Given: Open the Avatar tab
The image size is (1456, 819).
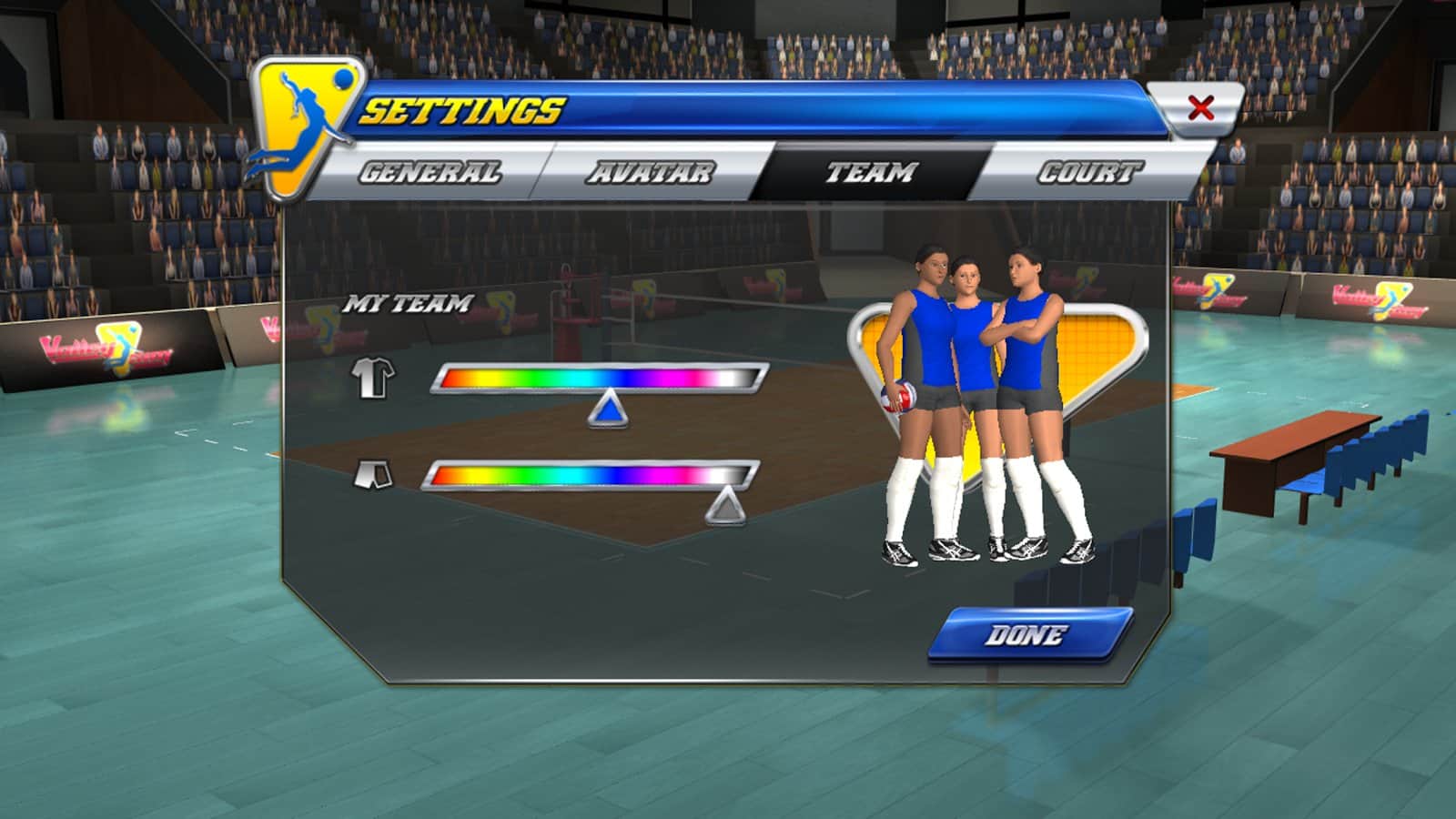Looking at the screenshot, I should (650, 172).
